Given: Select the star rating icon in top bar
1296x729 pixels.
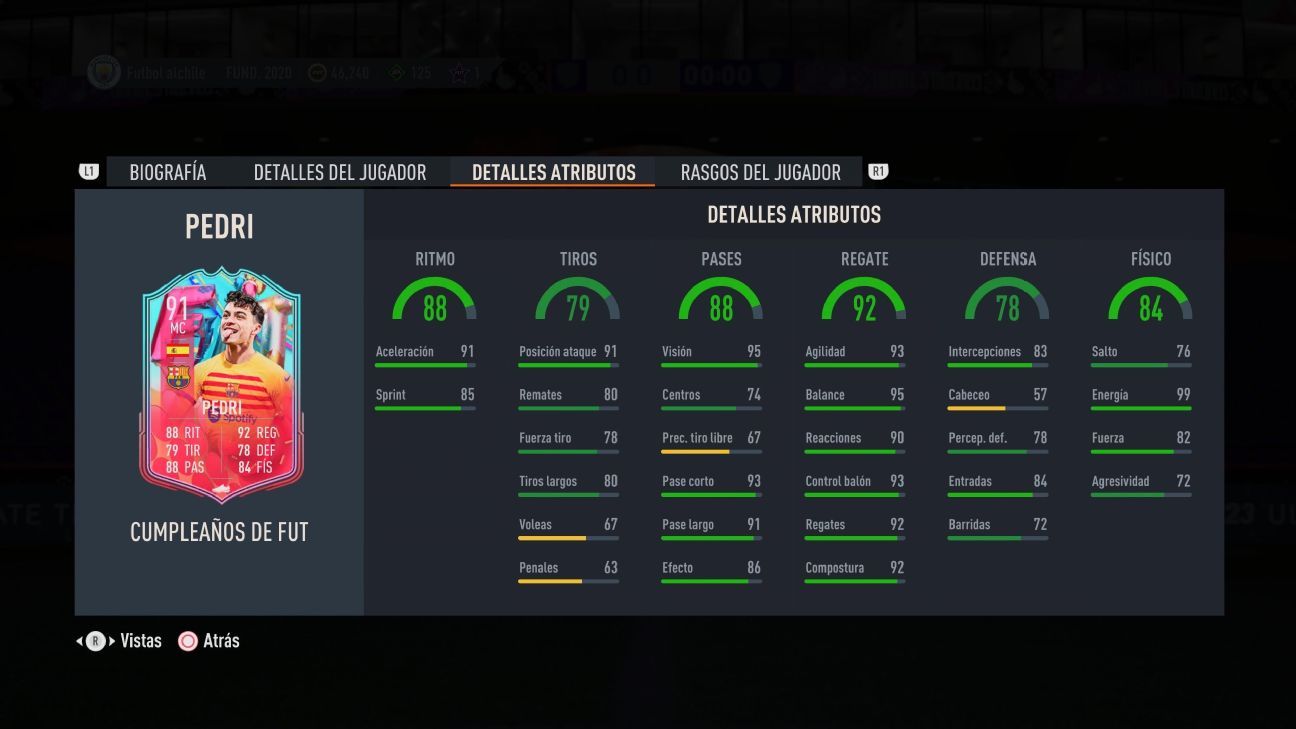Looking at the screenshot, I should coord(461,72).
